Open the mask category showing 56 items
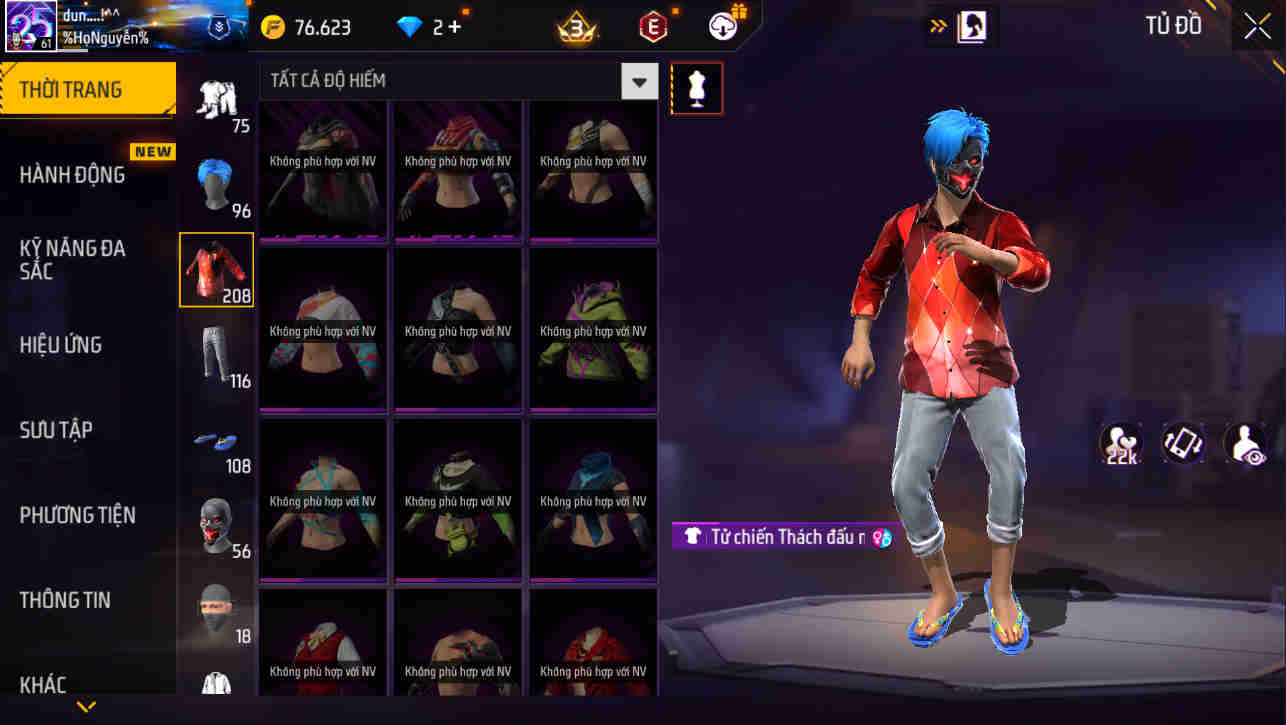This screenshot has height=725, width=1286. (x=218, y=524)
